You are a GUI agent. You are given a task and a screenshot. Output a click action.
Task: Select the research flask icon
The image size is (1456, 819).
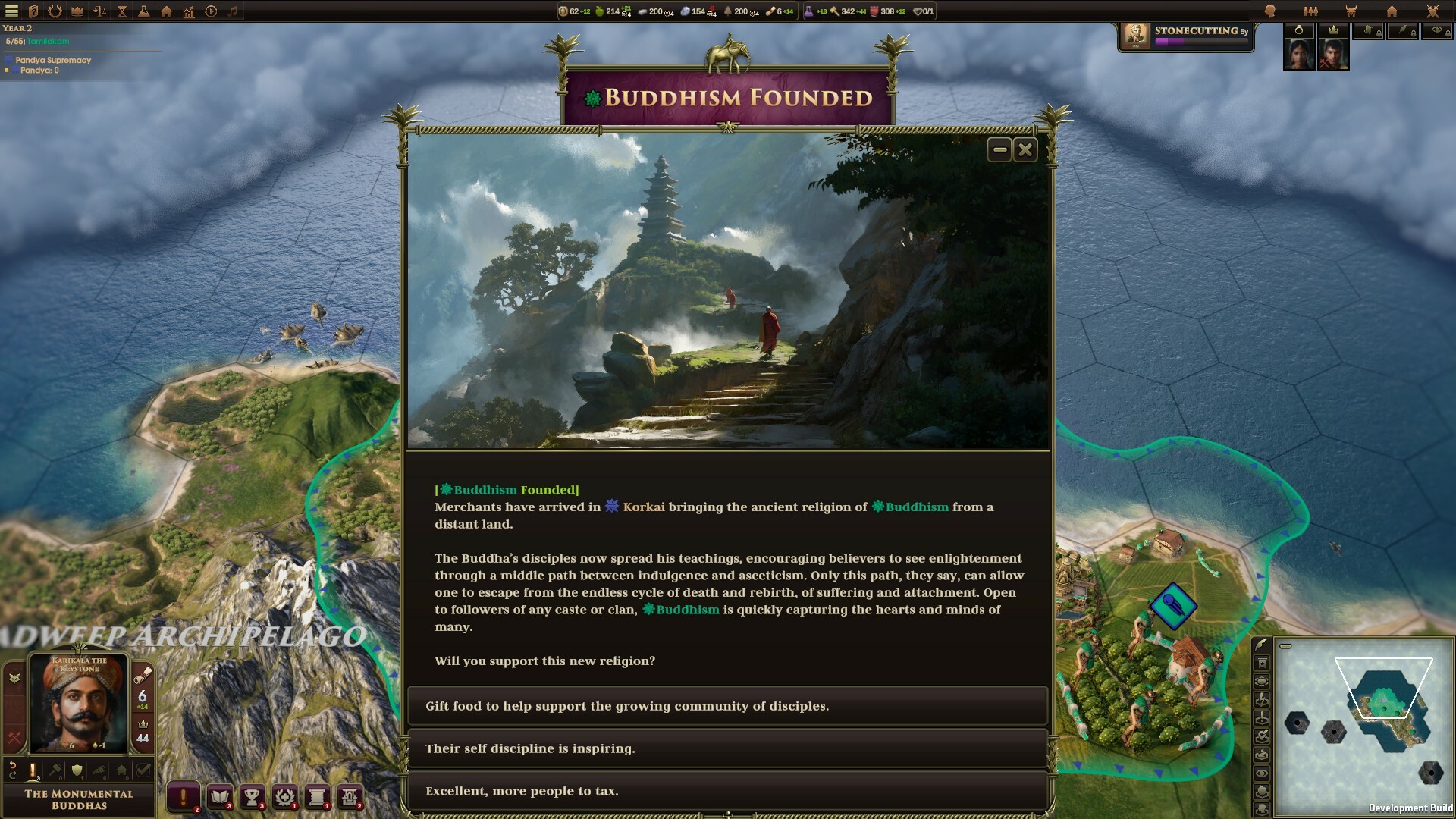click(144, 11)
